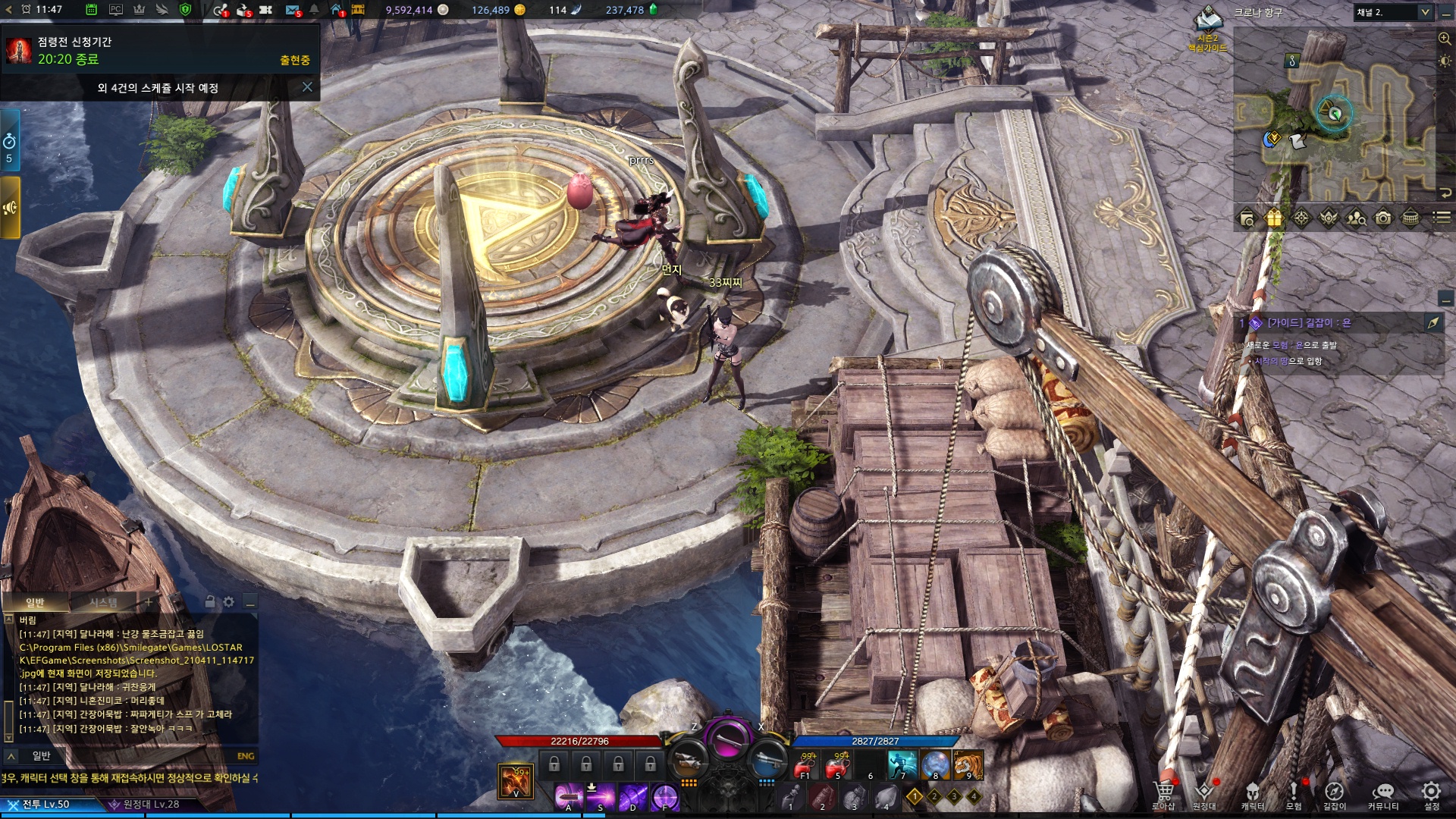The width and height of the screenshot is (1456, 819).
Task: Close the schedule notification panel
Action: point(307,87)
